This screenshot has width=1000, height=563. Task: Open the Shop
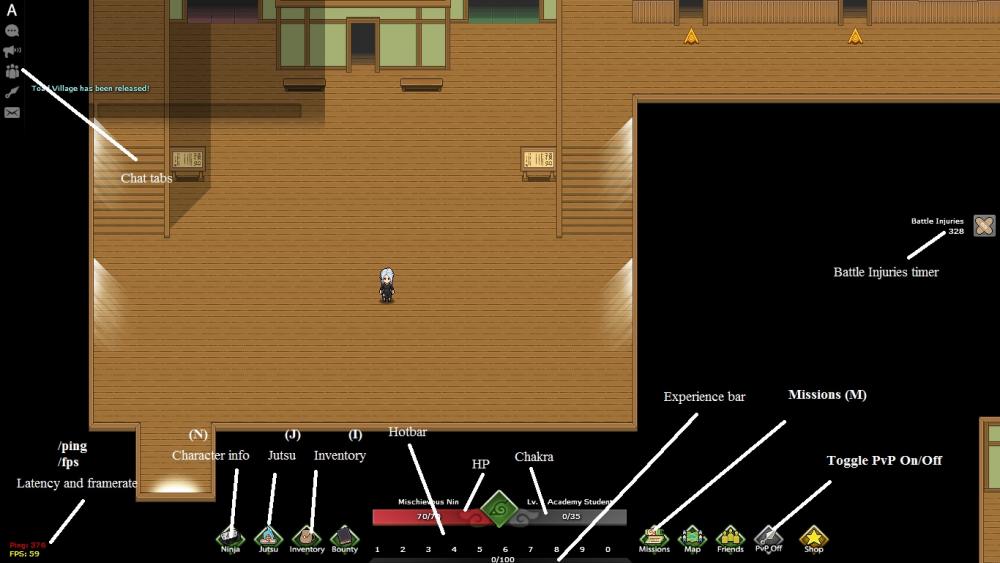click(814, 538)
